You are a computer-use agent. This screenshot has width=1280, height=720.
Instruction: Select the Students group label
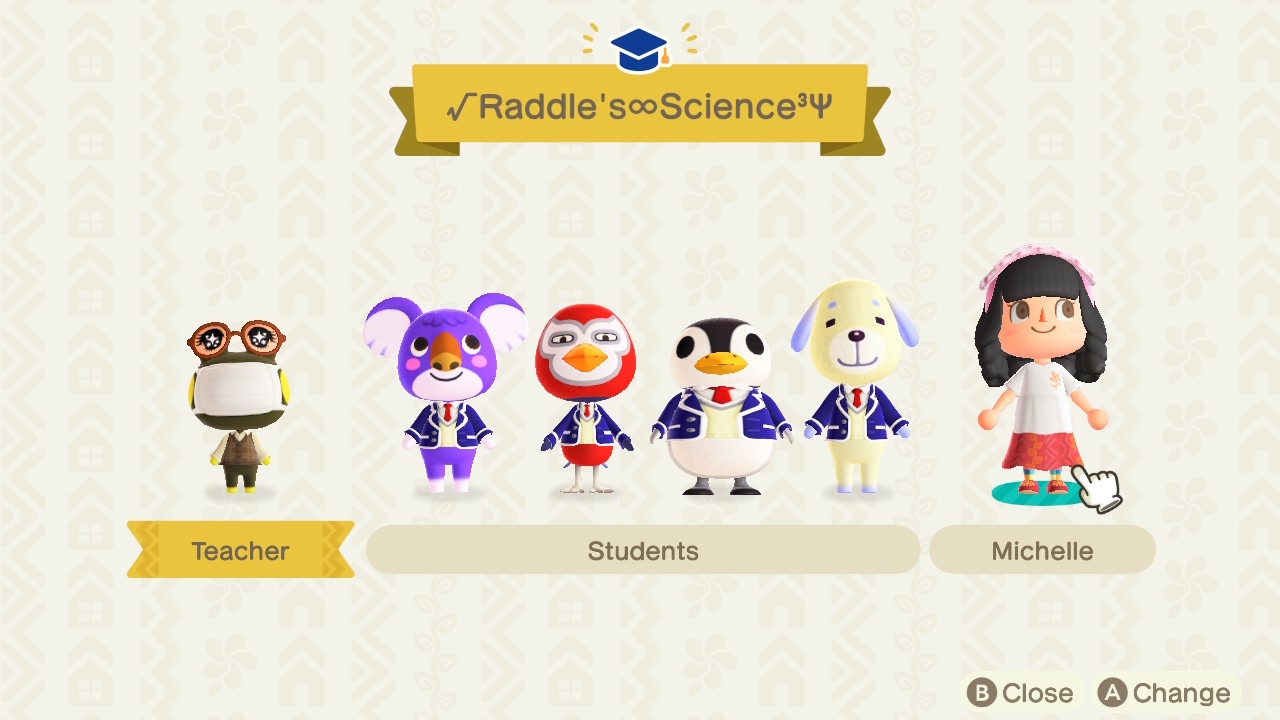[x=643, y=551]
